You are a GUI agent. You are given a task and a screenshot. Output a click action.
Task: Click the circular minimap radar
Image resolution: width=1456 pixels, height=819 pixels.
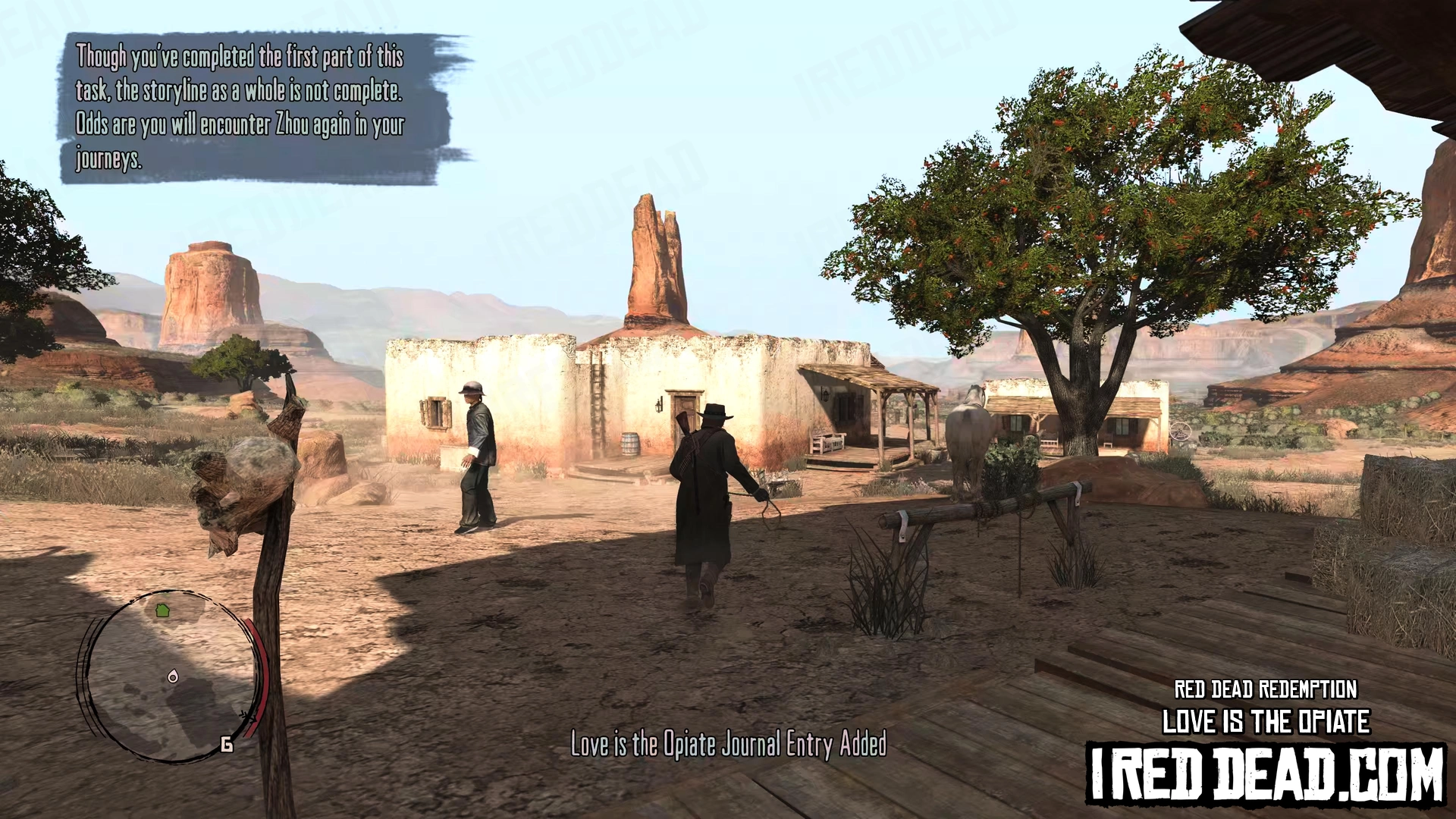click(171, 676)
